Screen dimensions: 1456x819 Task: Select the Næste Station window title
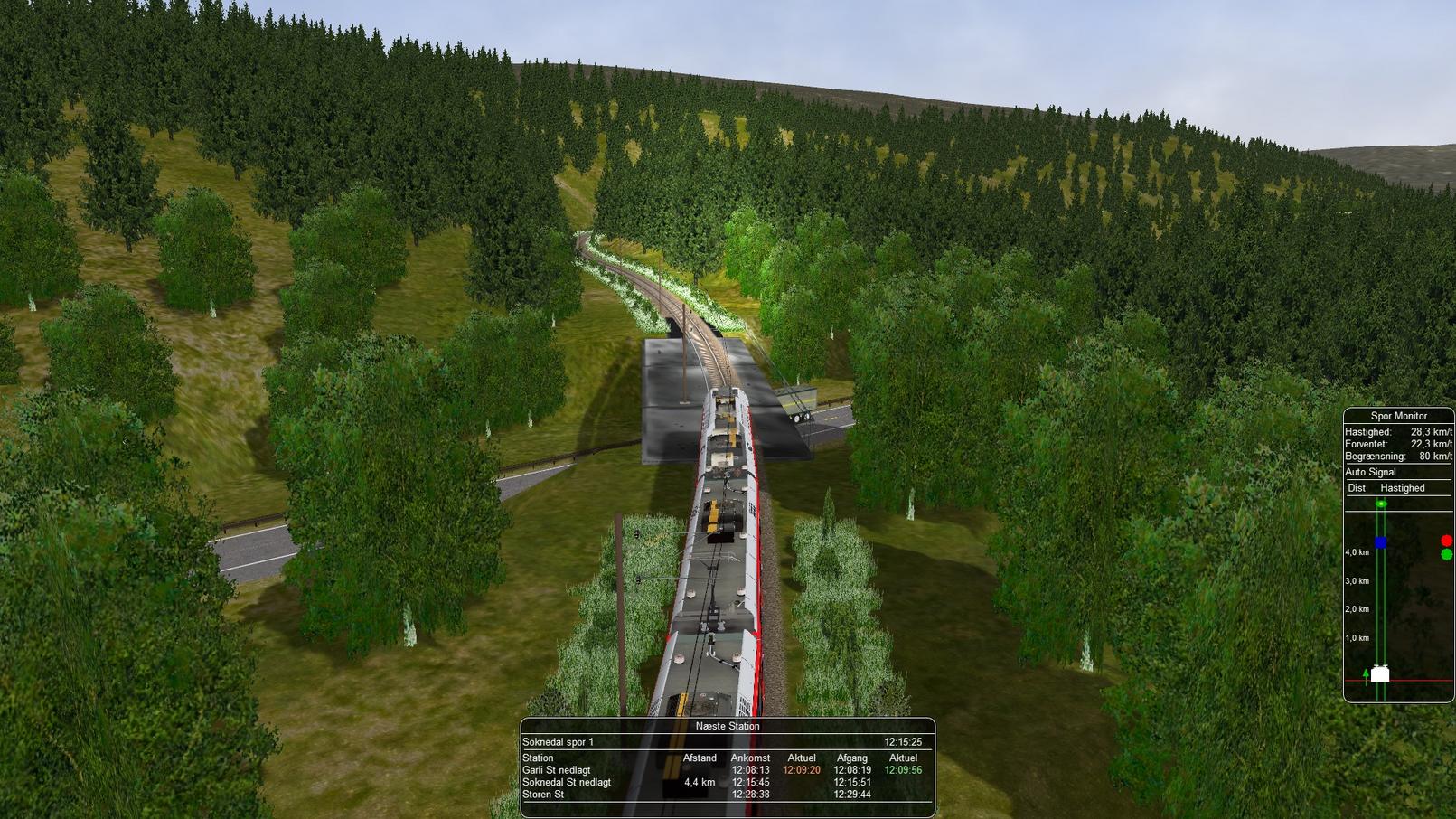tap(727, 726)
